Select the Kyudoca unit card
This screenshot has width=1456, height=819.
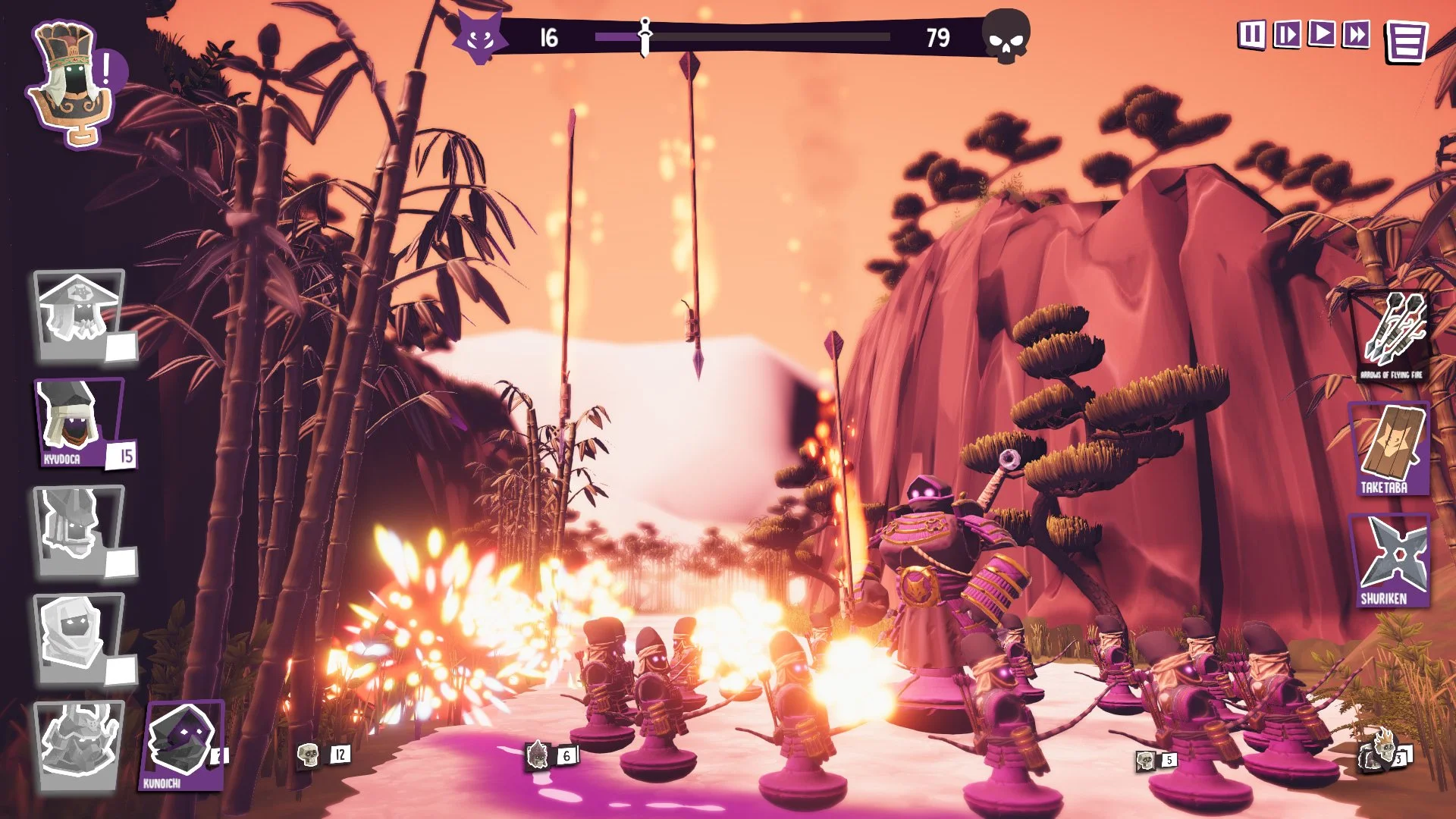tap(80, 422)
